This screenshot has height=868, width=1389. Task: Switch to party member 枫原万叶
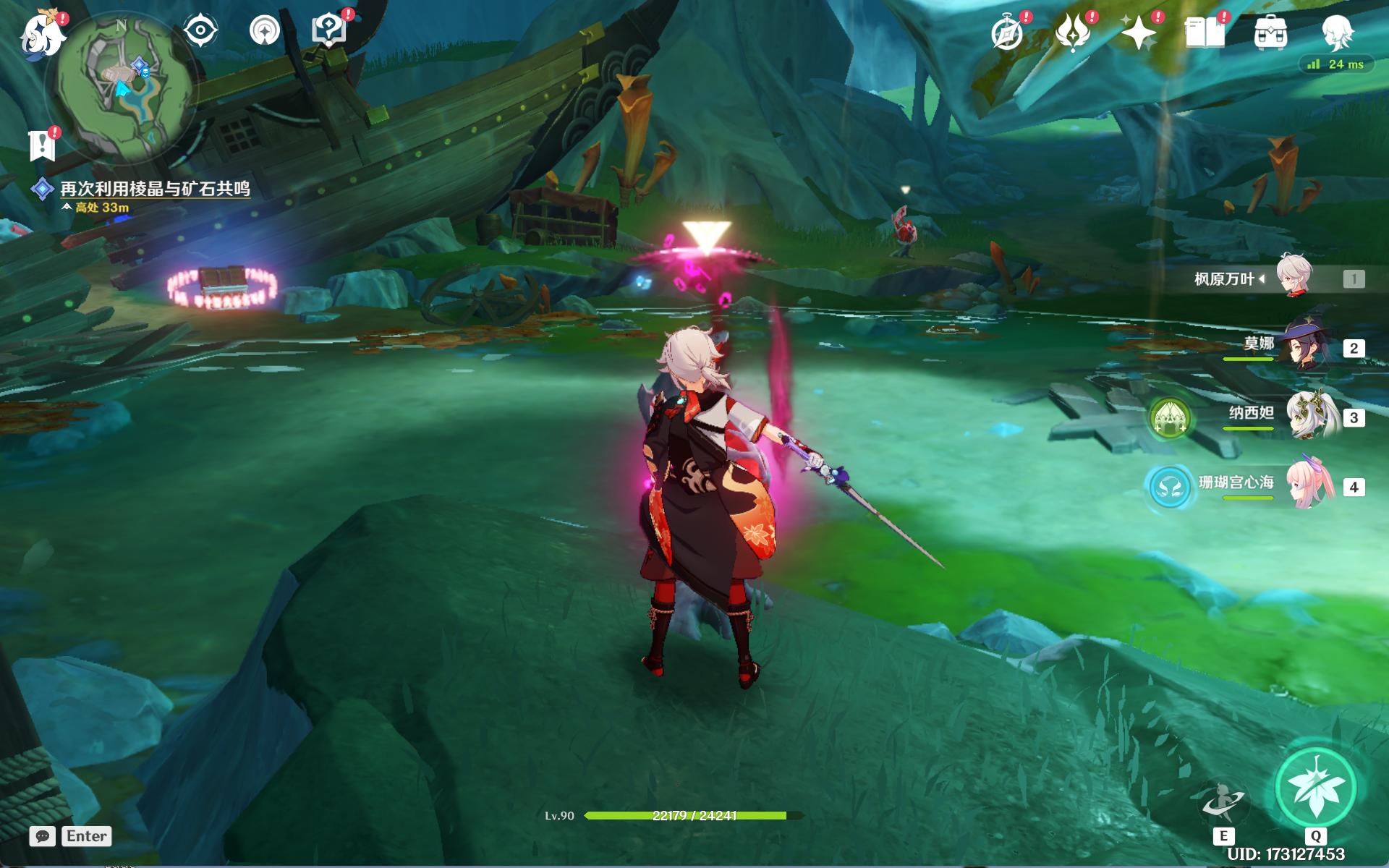click(x=1295, y=278)
